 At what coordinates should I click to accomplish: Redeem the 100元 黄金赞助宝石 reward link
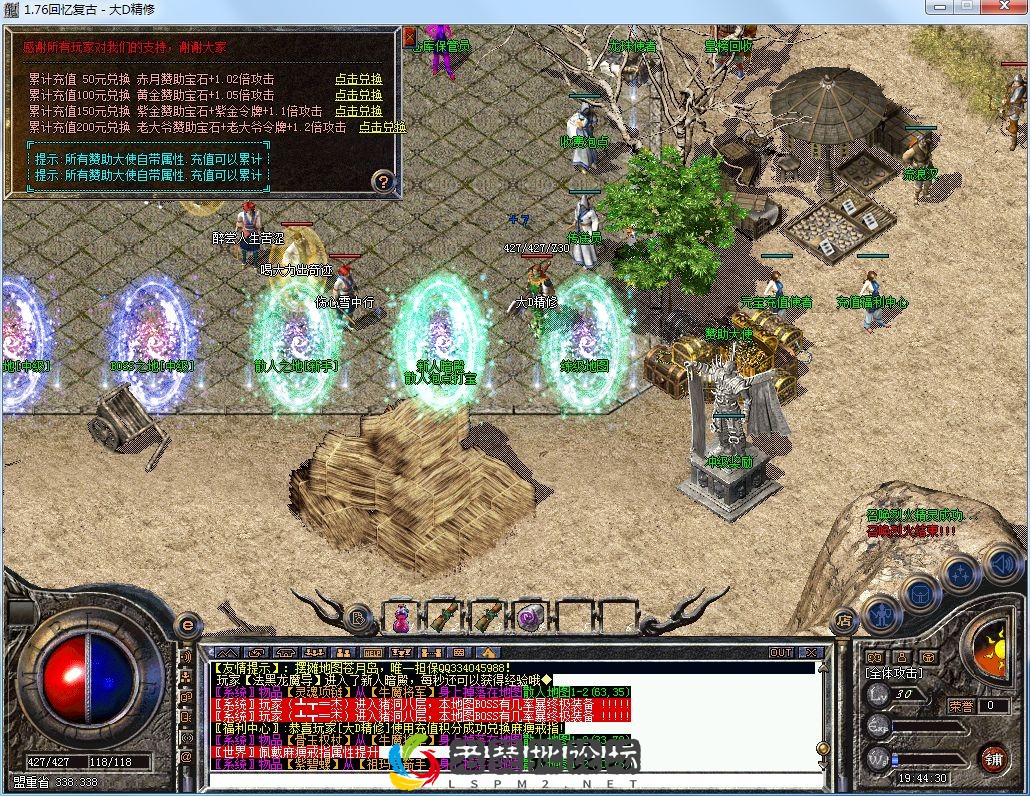(358, 95)
